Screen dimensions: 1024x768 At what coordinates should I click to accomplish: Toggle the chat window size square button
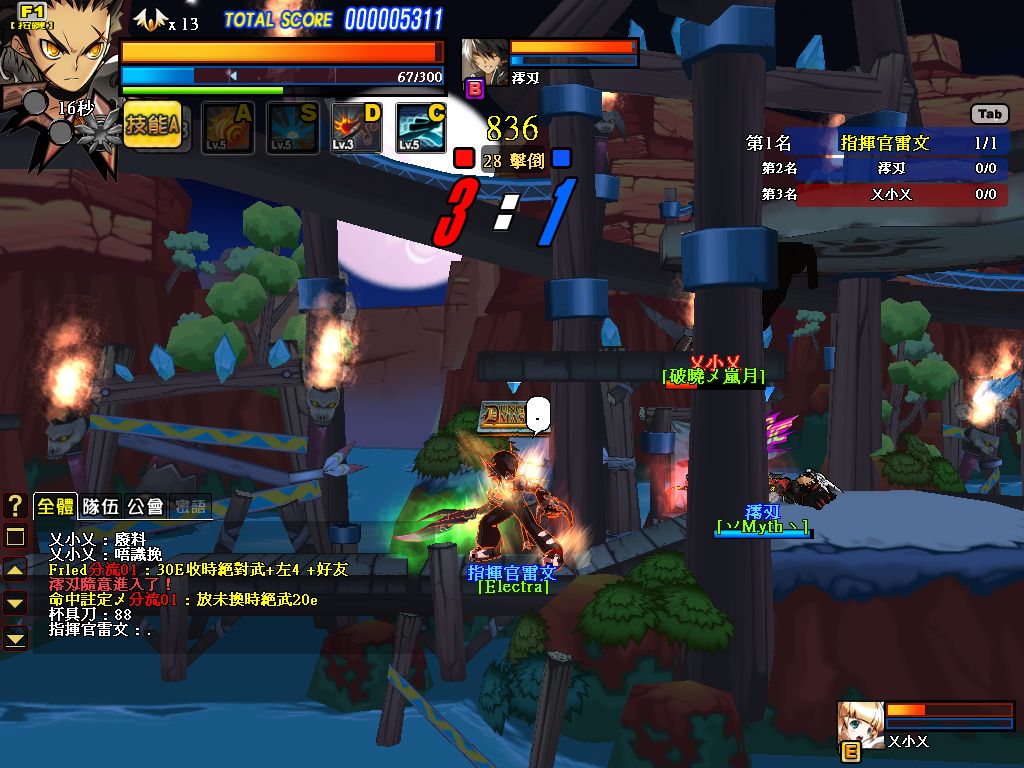click(x=15, y=537)
